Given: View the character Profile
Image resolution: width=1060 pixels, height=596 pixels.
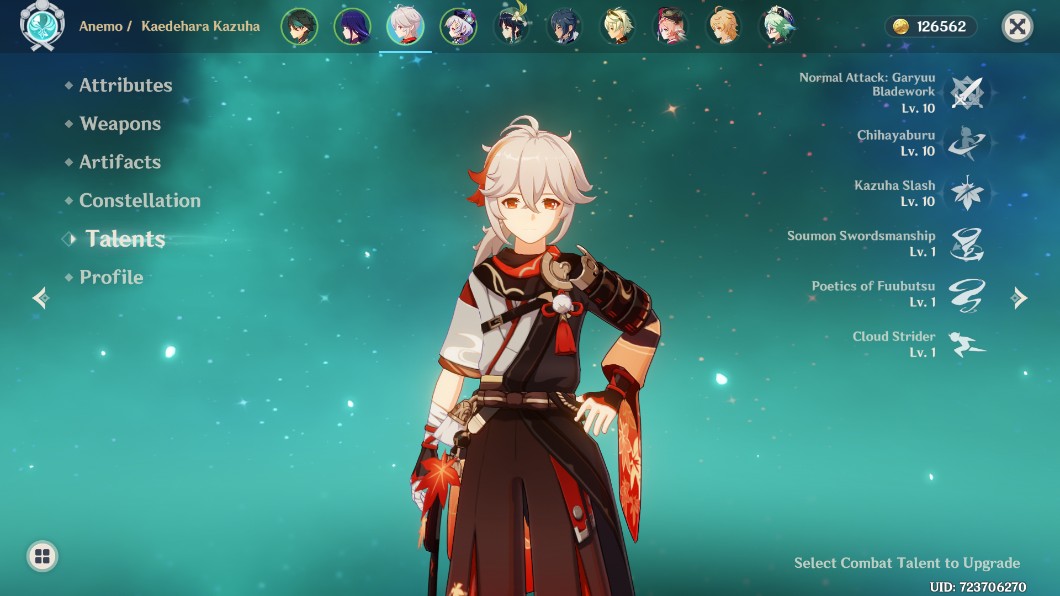Looking at the screenshot, I should 111,277.
